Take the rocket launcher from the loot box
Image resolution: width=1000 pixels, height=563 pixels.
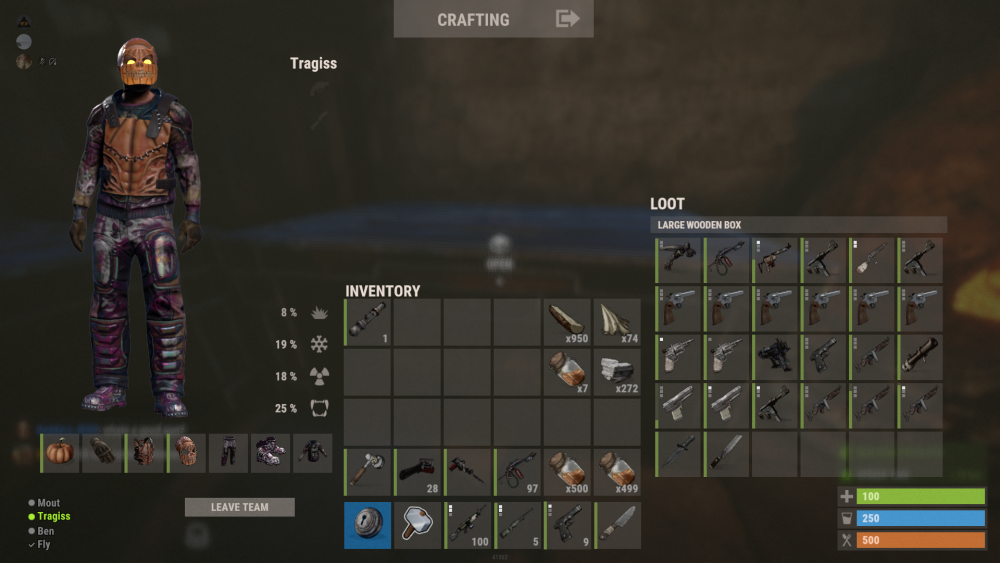click(921, 356)
